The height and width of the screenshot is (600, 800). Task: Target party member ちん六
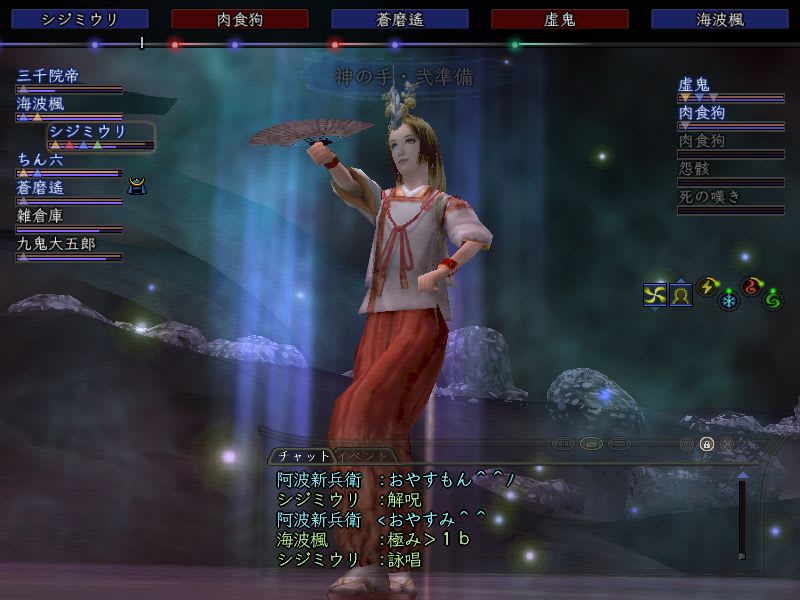(41, 158)
